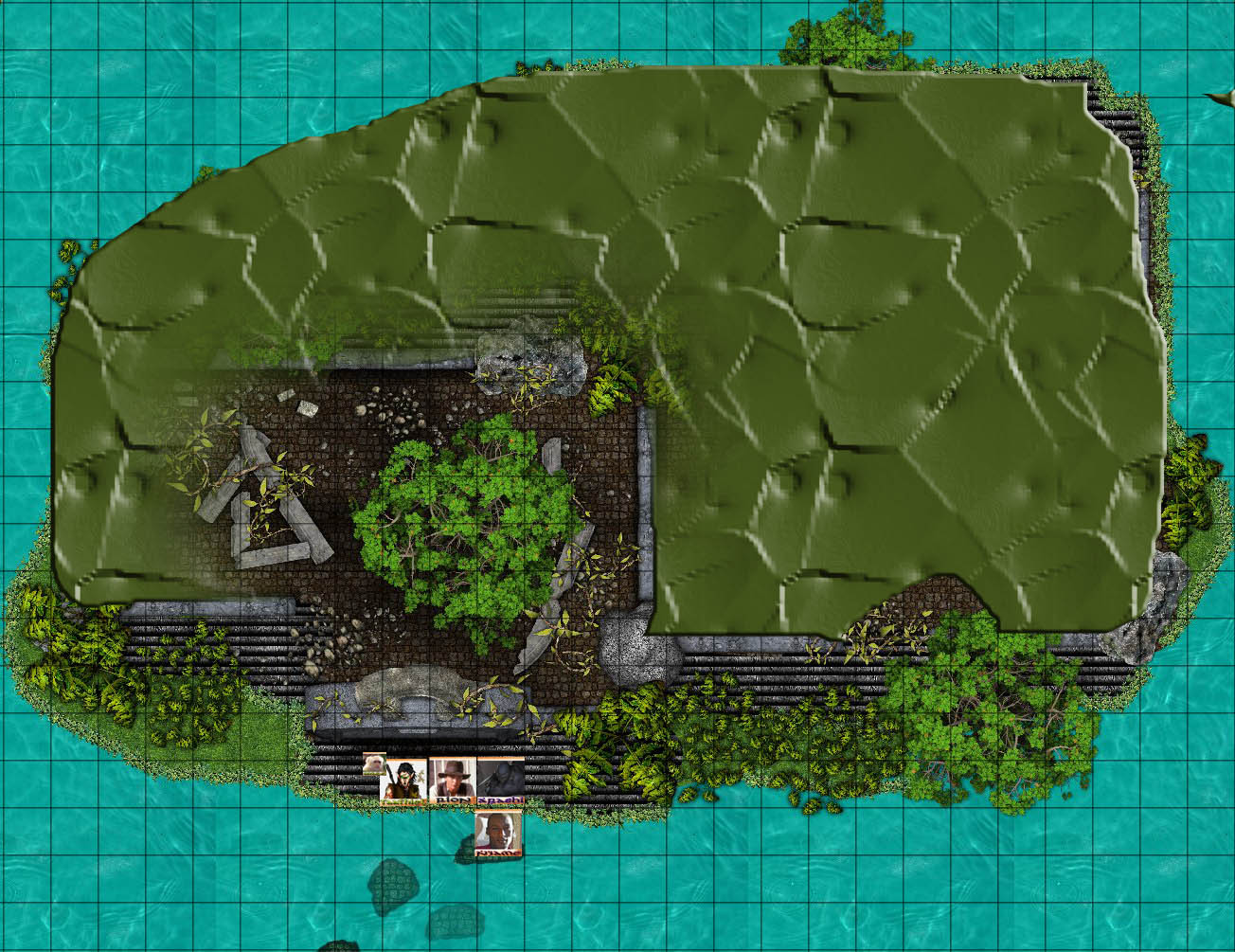Select the Bion token with fedora hat
Image resolution: width=1235 pixels, height=952 pixels.
(453, 781)
